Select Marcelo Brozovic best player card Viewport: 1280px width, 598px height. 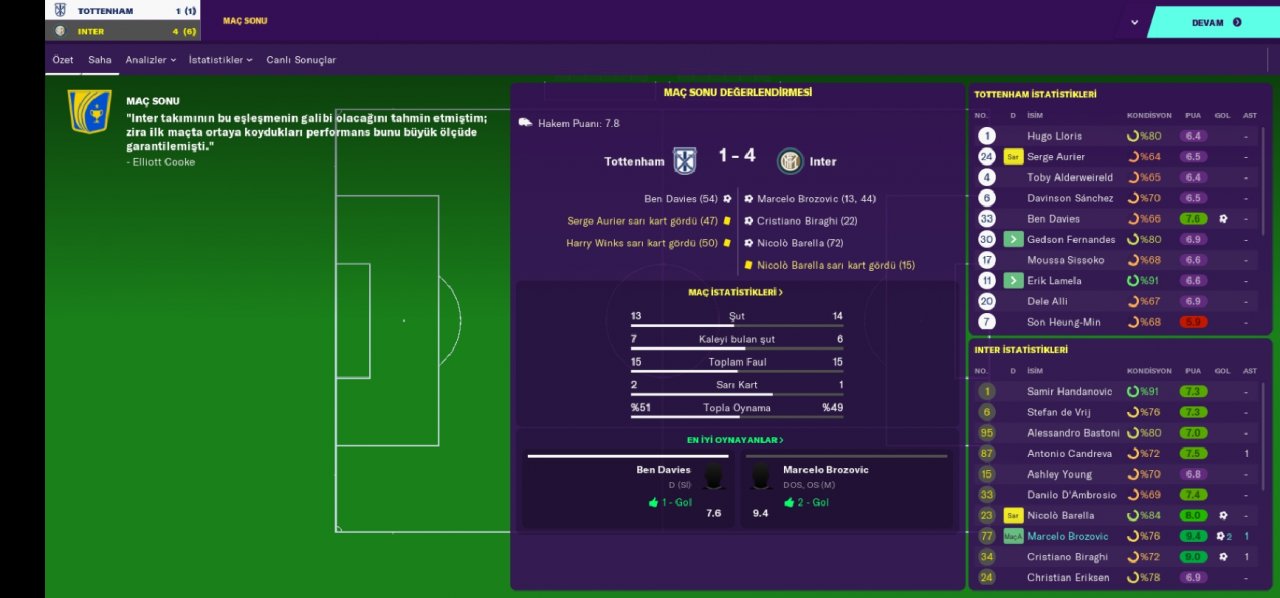[845, 490]
